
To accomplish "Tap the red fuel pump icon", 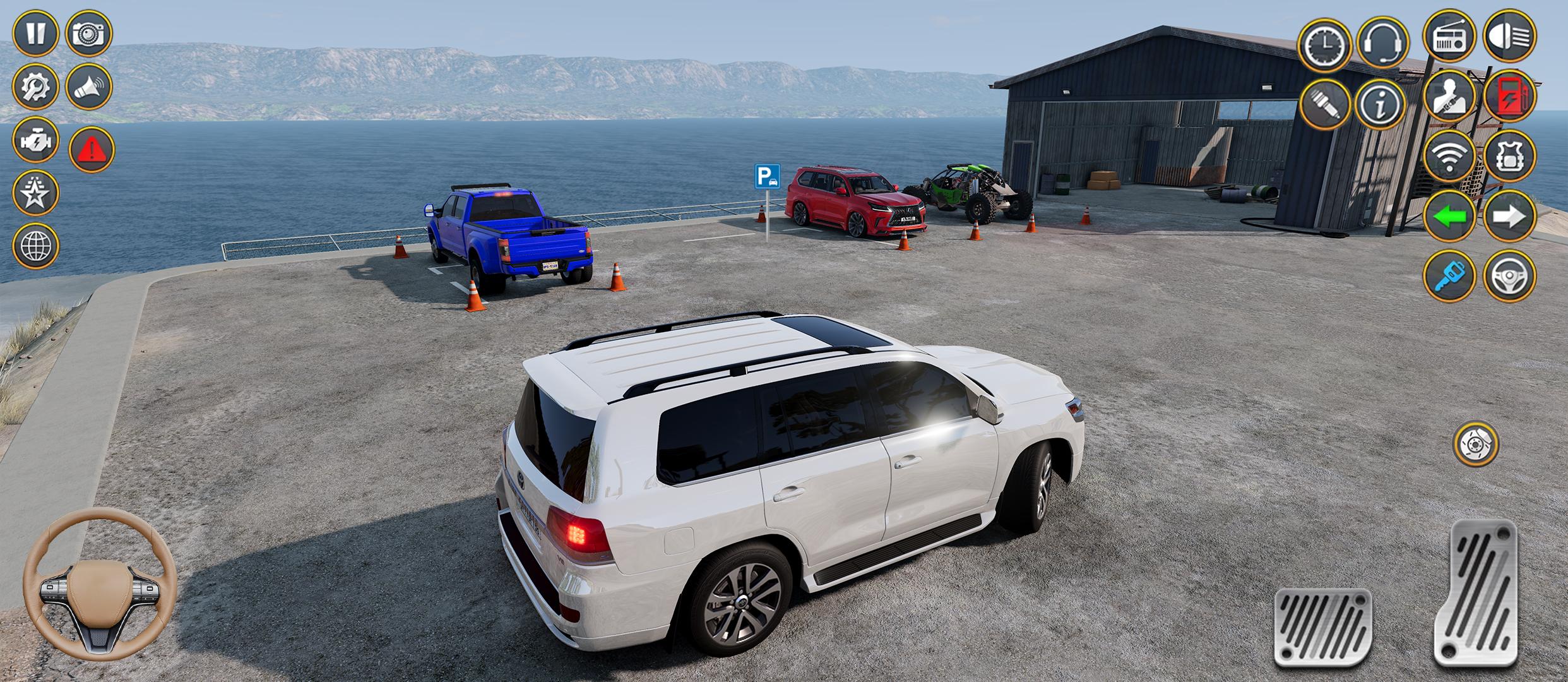I will 1509,96.
